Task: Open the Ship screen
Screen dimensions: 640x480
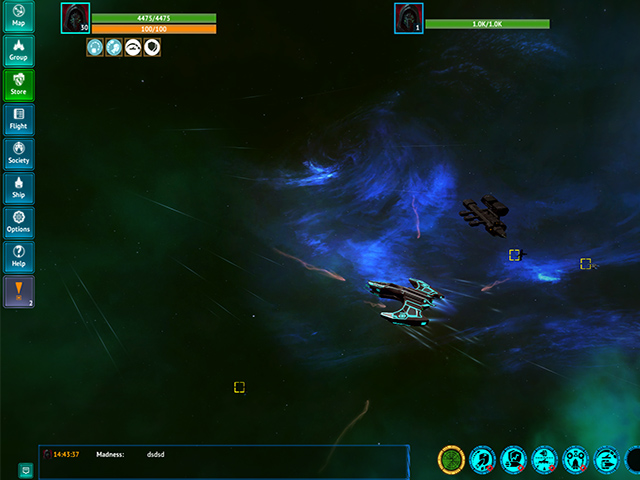Action: pos(18,188)
